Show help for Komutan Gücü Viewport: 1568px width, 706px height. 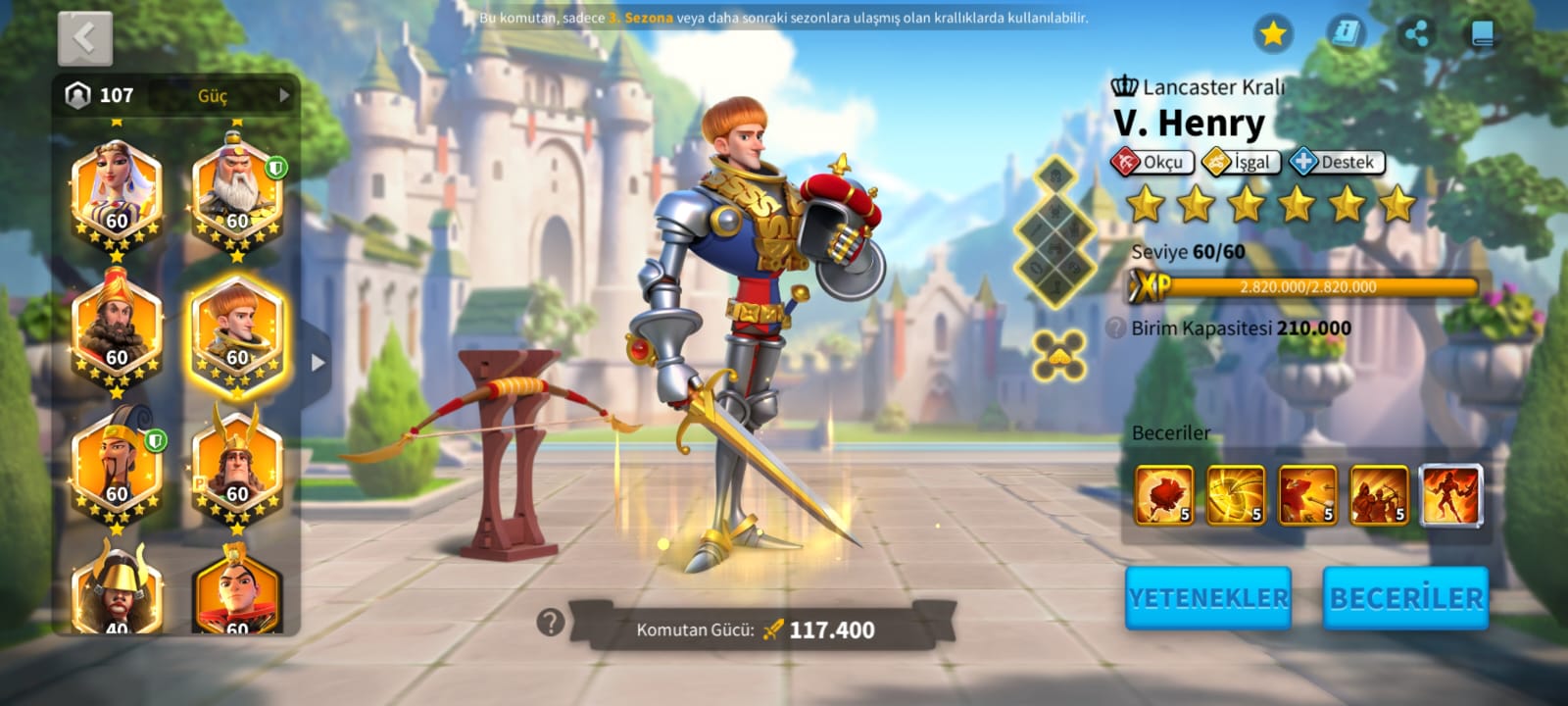pos(551,622)
